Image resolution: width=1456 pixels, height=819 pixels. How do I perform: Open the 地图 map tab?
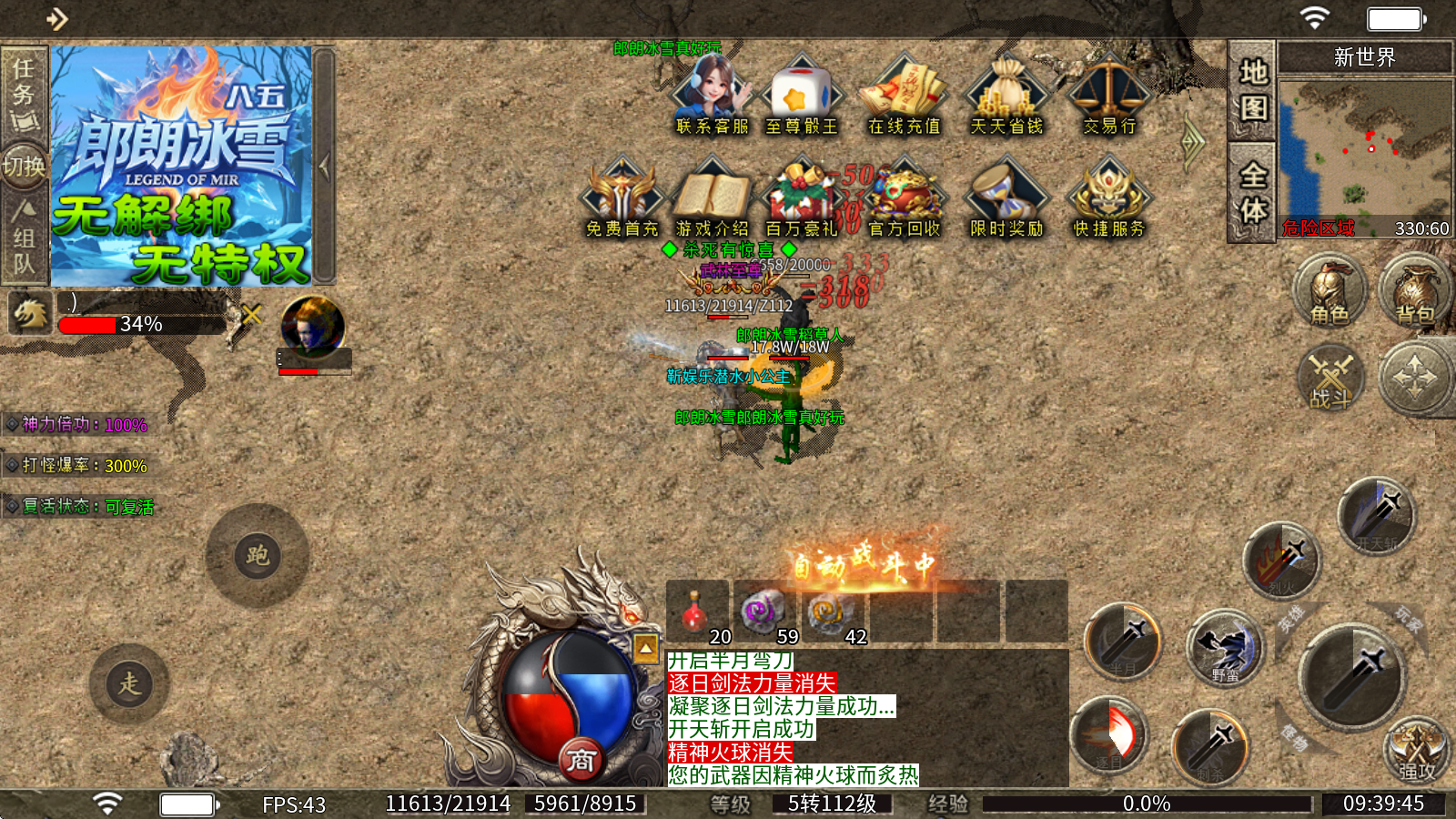click(1253, 91)
